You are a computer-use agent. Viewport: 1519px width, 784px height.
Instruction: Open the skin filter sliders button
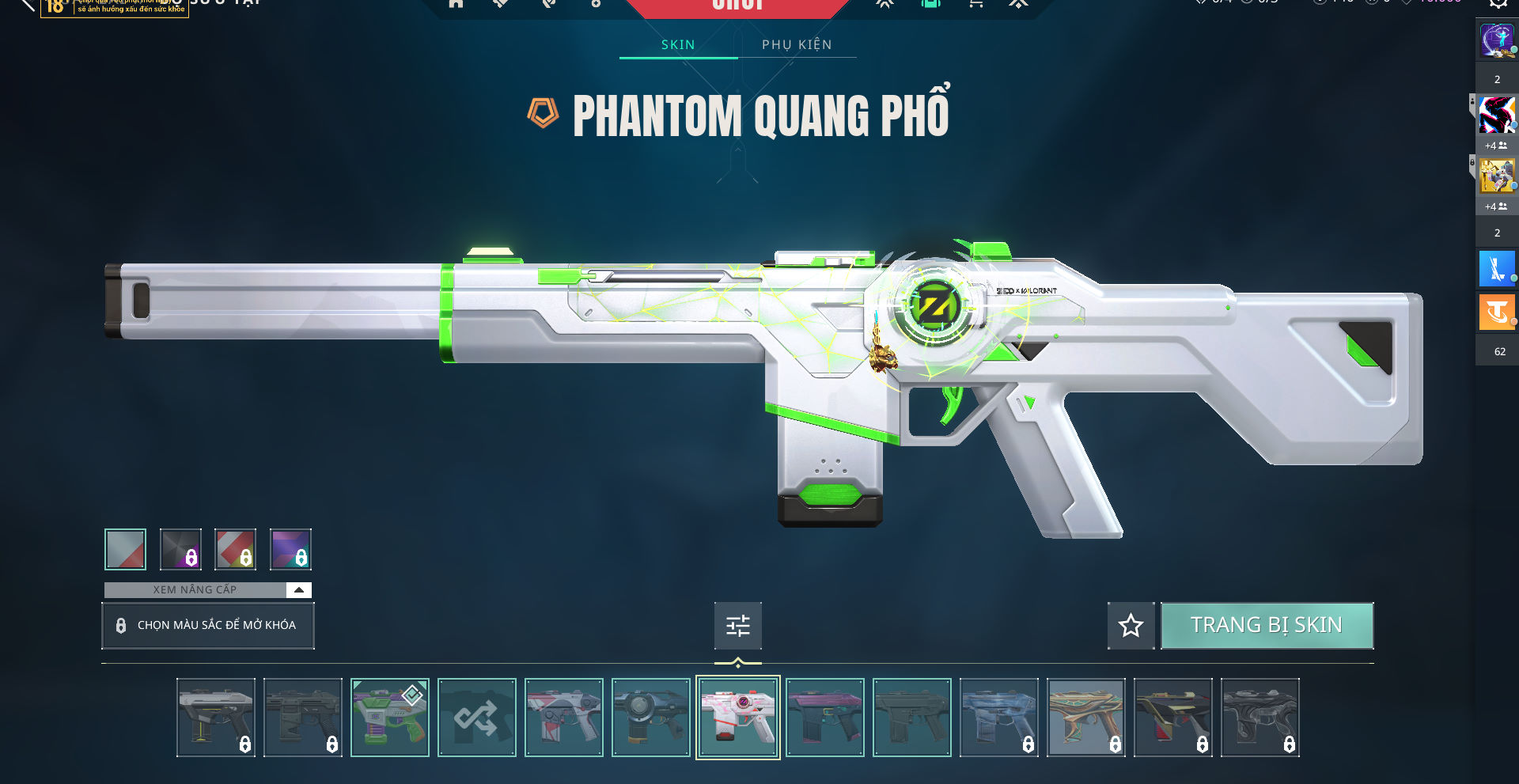737,626
